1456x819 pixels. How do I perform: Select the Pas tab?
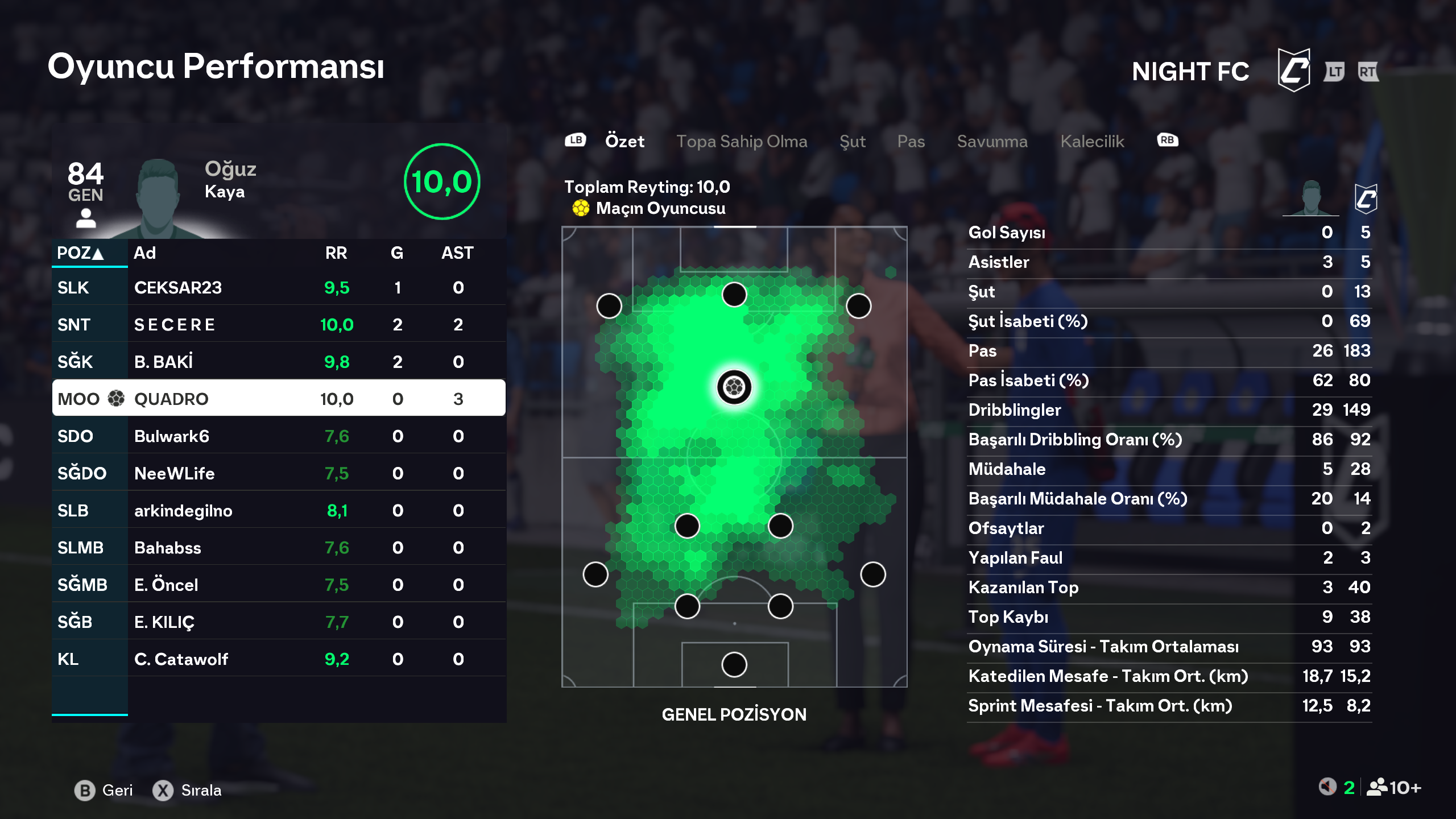(x=911, y=141)
